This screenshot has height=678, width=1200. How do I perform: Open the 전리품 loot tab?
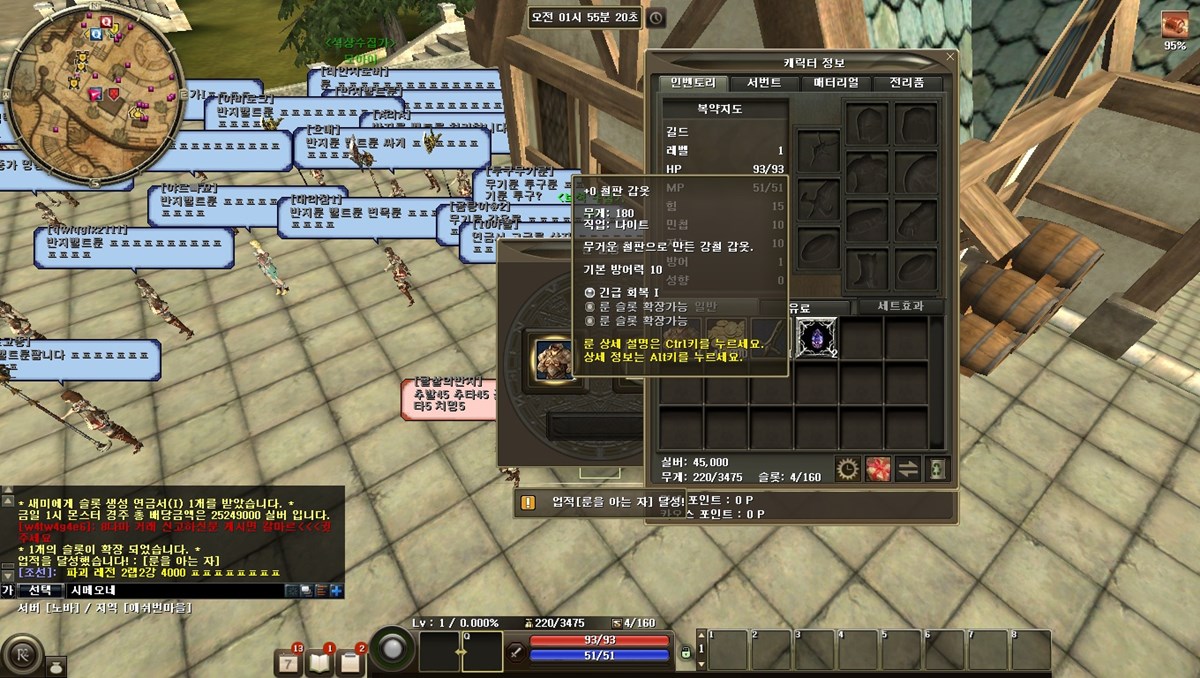coord(907,83)
